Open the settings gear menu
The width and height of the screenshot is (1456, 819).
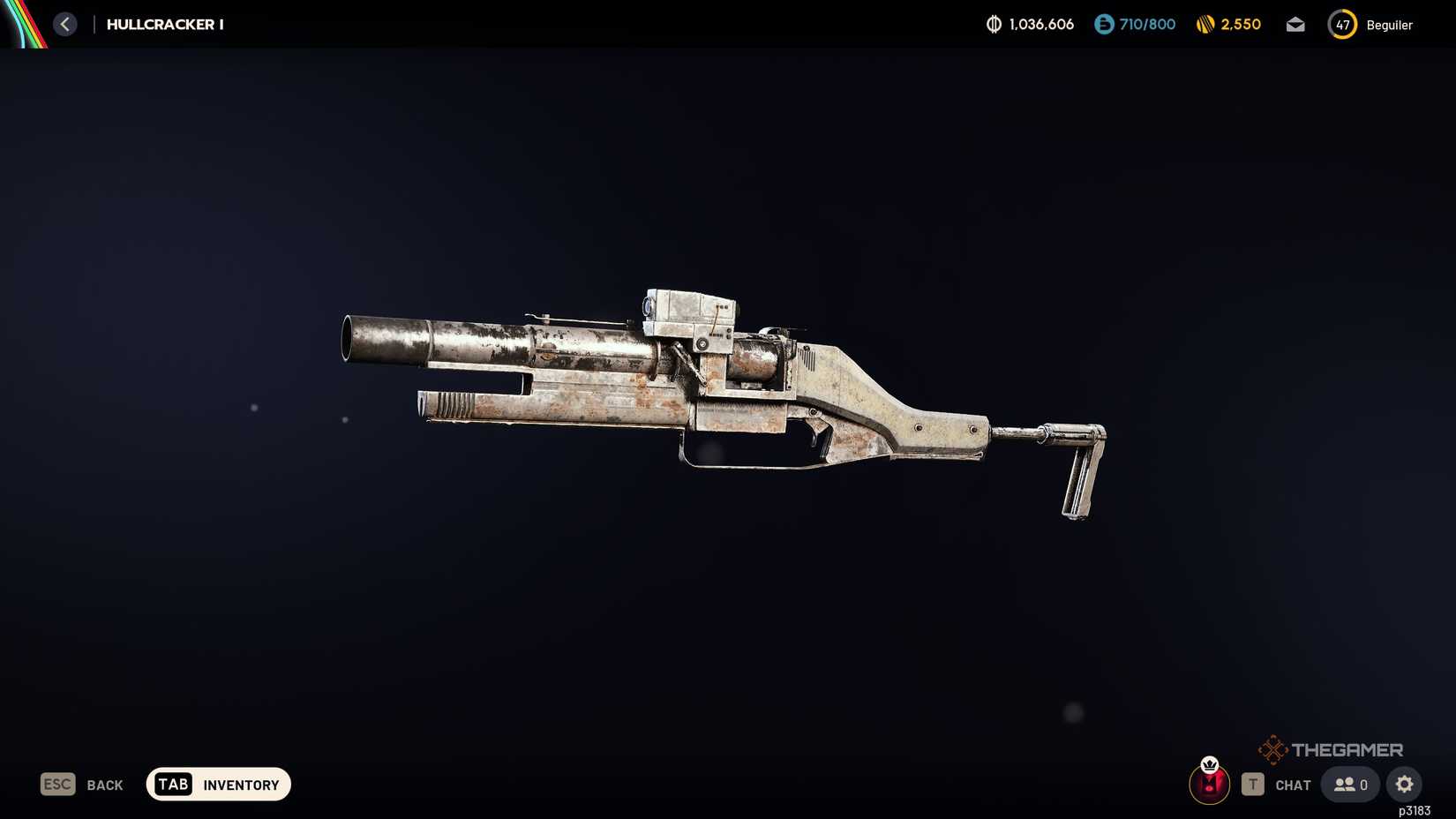pos(1404,784)
